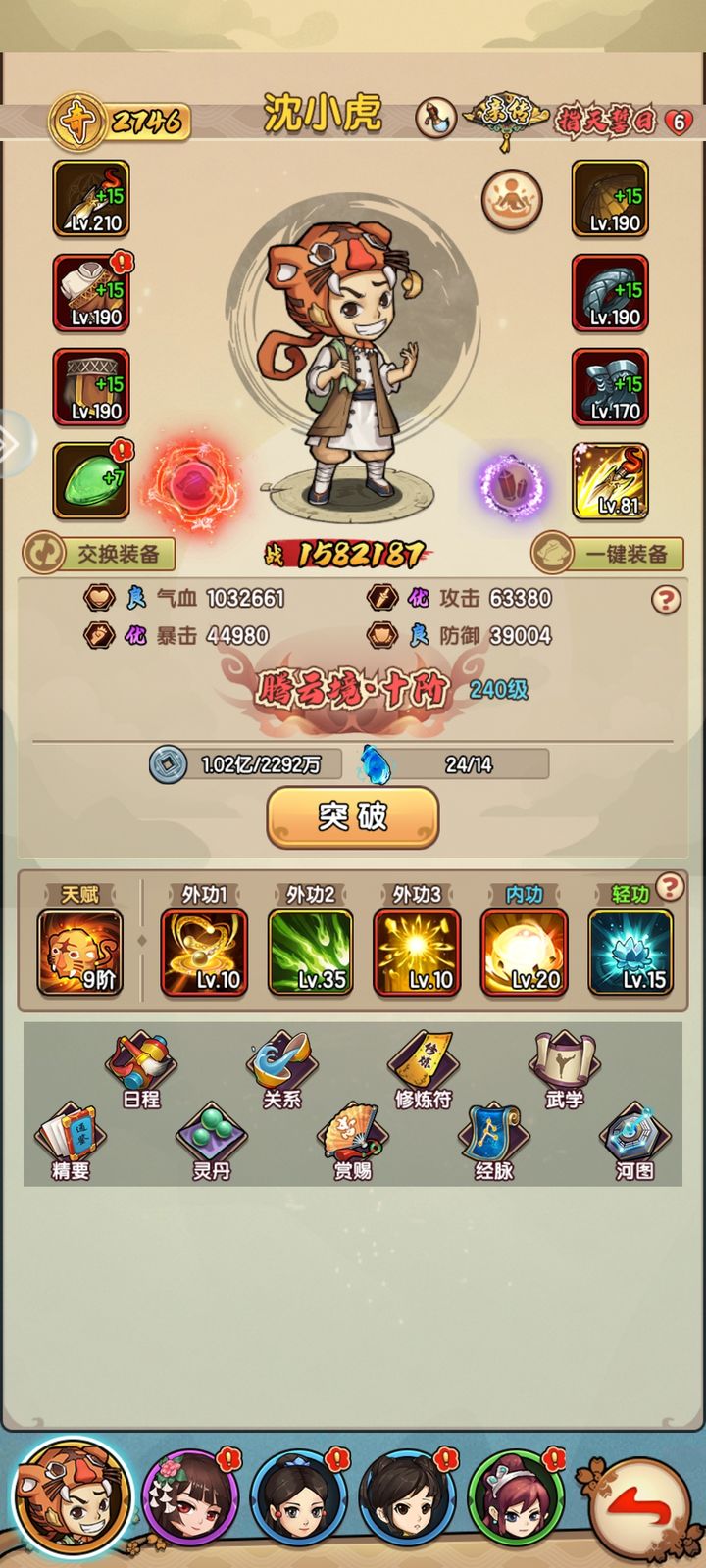Open the 修炼符 cultivation talisman menu
Image resolution: width=706 pixels, height=1568 pixels.
pyautogui.click(x=423, y=1070)
